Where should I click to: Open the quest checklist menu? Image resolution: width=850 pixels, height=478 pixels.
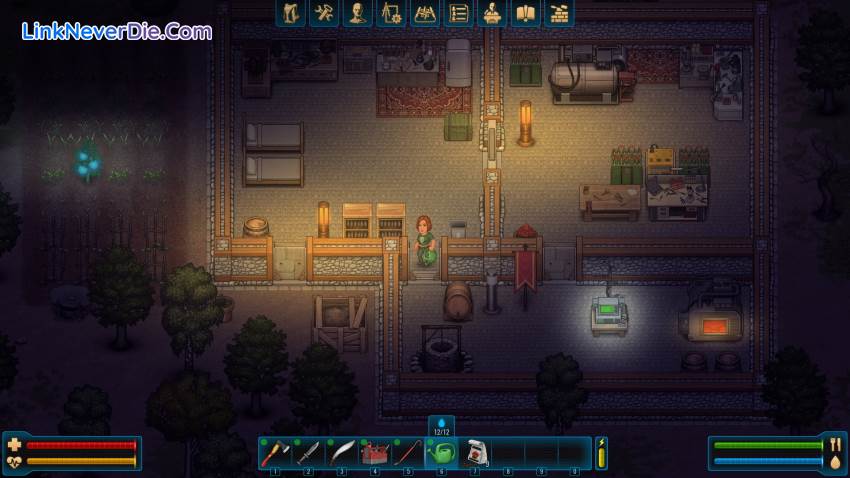458,13
